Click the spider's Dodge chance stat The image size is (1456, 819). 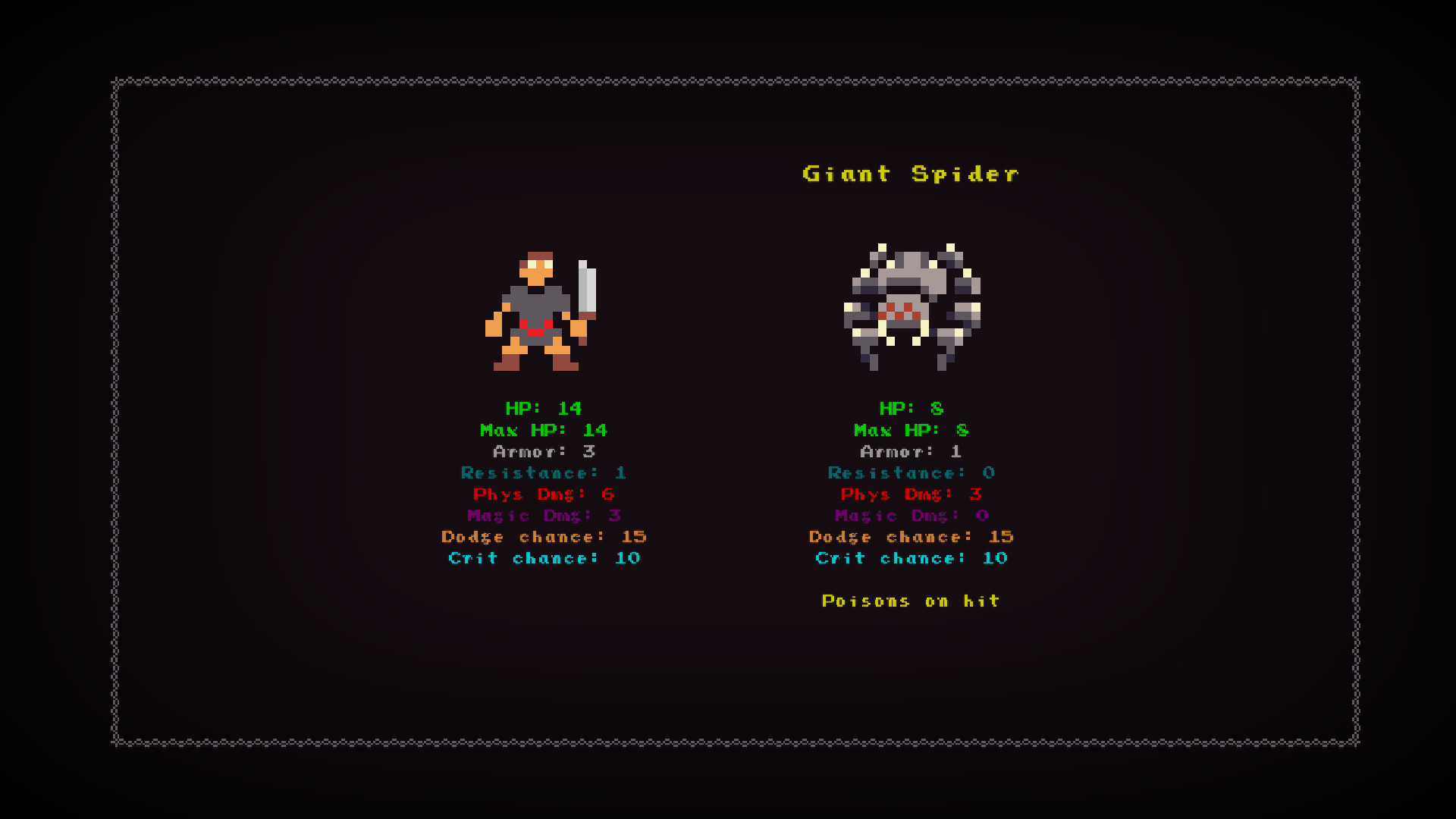click(911, 537)
